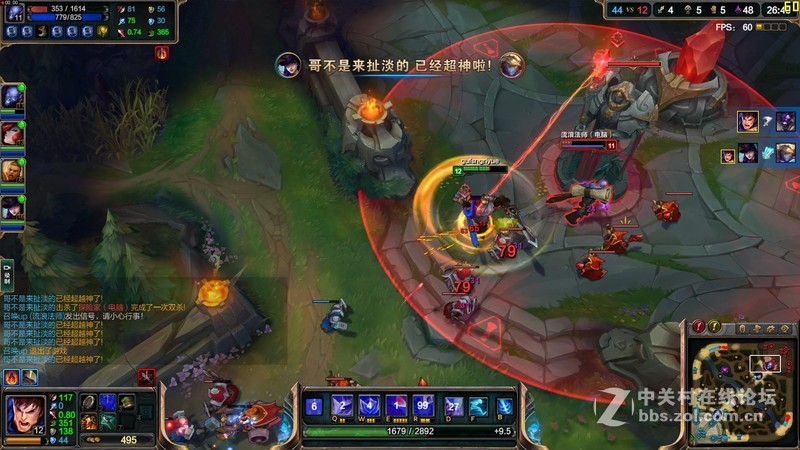The height and width of the screenshot is (450, 800).
Task: Use the D summoner spell
Action: pyautogui.click(x=452, y=406)
